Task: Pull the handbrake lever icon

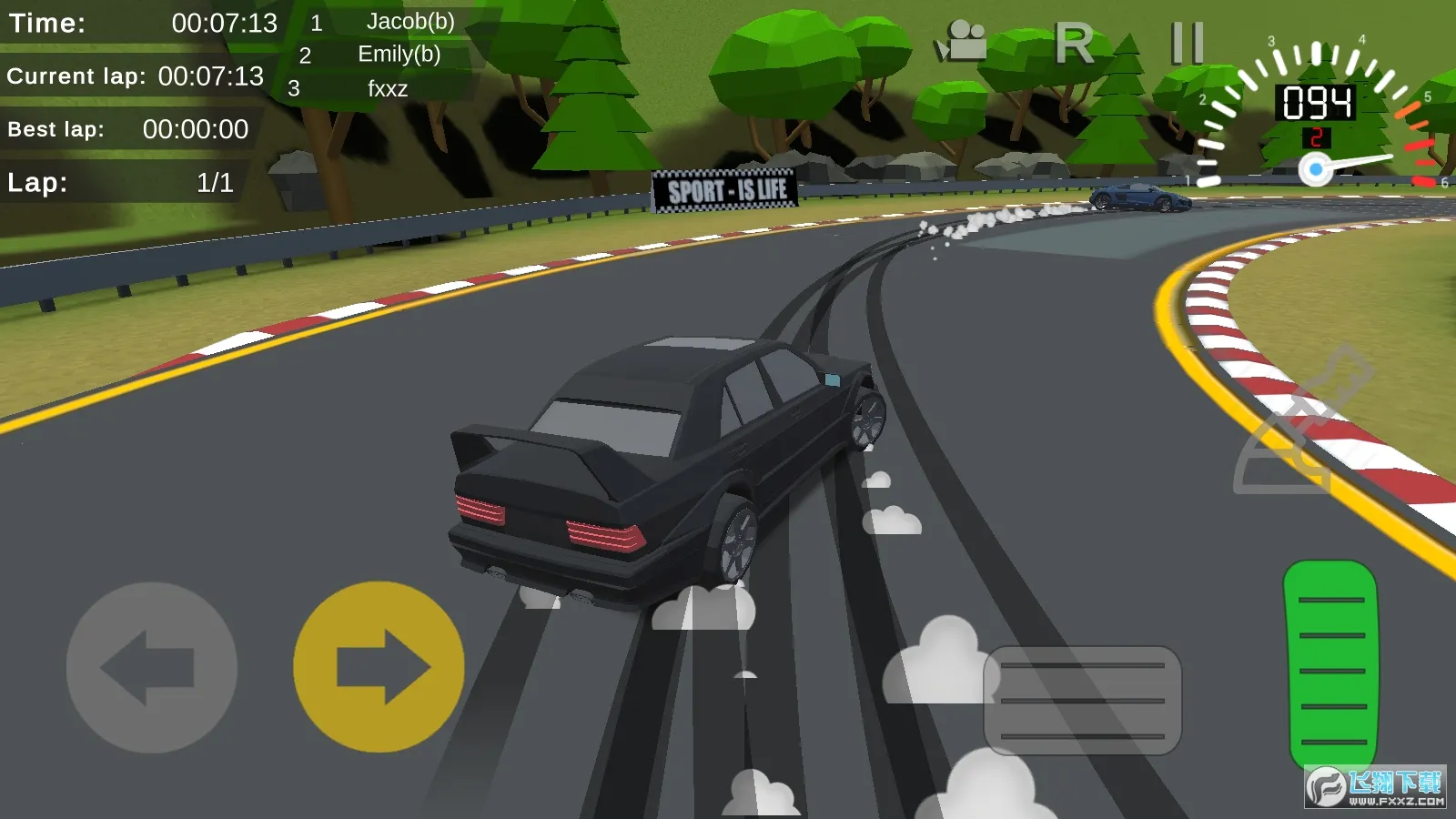Action: pyautogui.click(x=1301, y=423)
